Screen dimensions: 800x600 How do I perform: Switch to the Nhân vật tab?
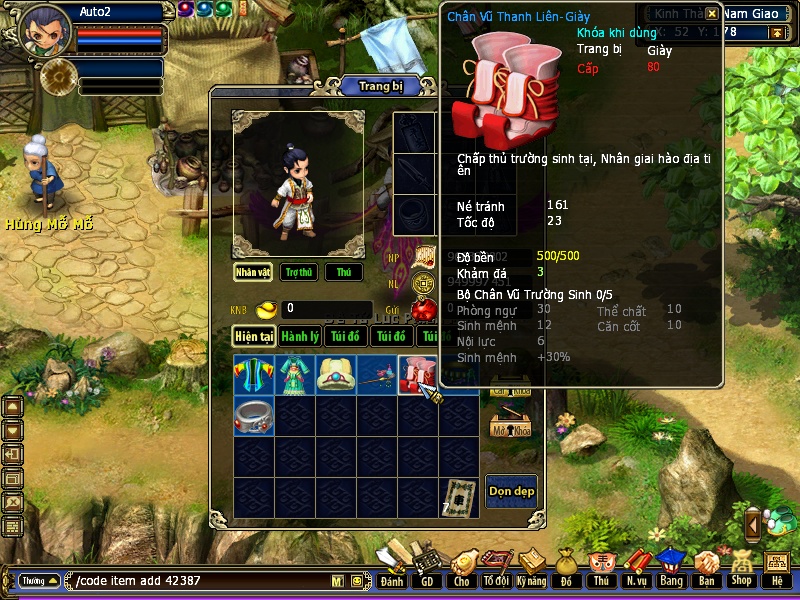click(254, 272)
